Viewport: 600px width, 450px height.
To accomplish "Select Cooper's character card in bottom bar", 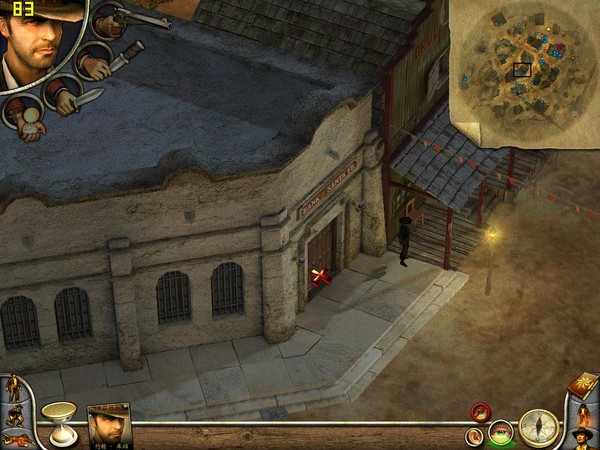I will (x=108, y=423).
